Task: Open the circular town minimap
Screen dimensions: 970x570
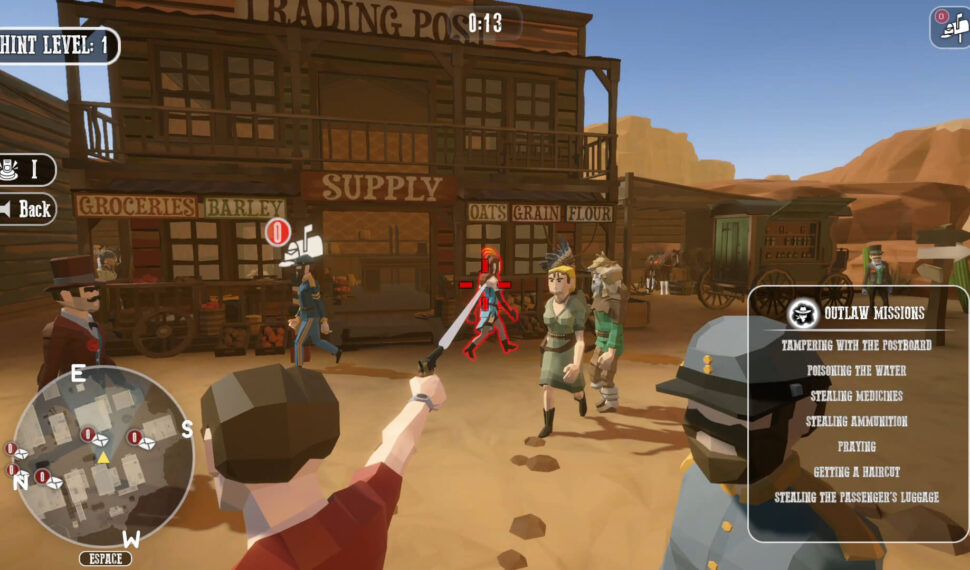Action: (103, 455)
